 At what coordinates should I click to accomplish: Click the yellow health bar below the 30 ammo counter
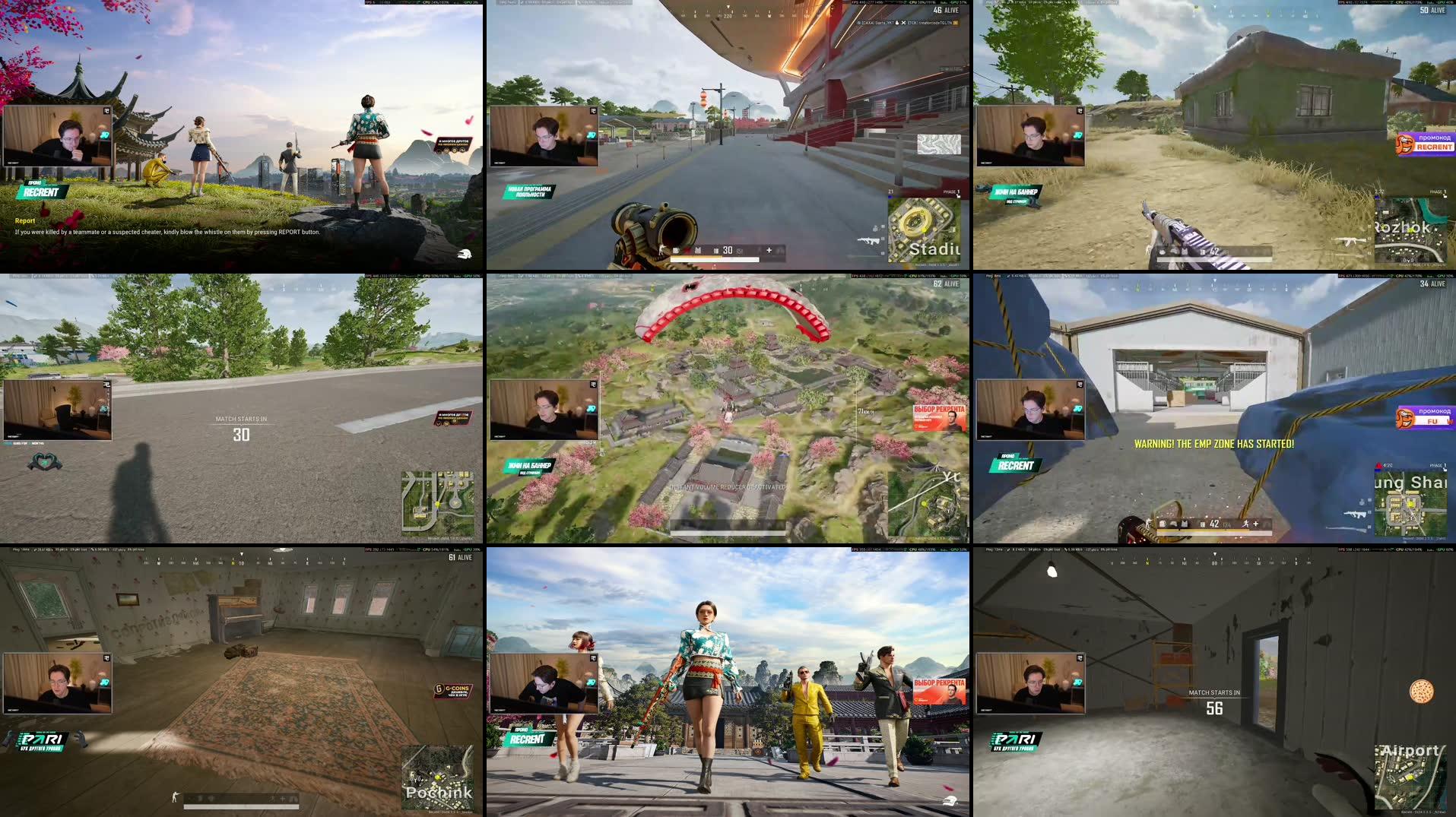(696, 258)
